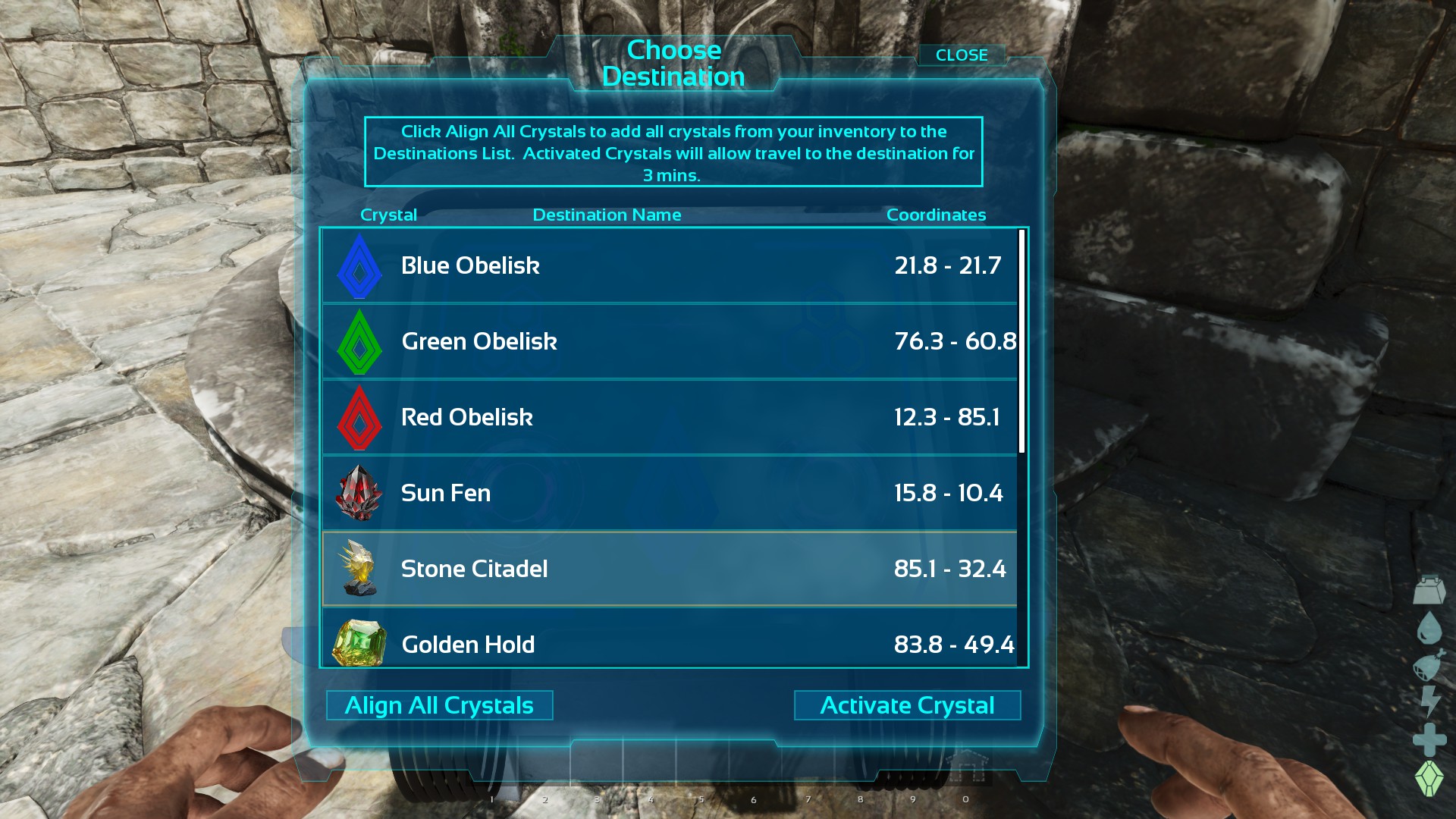Click Align All Crystals button
Screen dimensions: 1456x819
point(439,705)
